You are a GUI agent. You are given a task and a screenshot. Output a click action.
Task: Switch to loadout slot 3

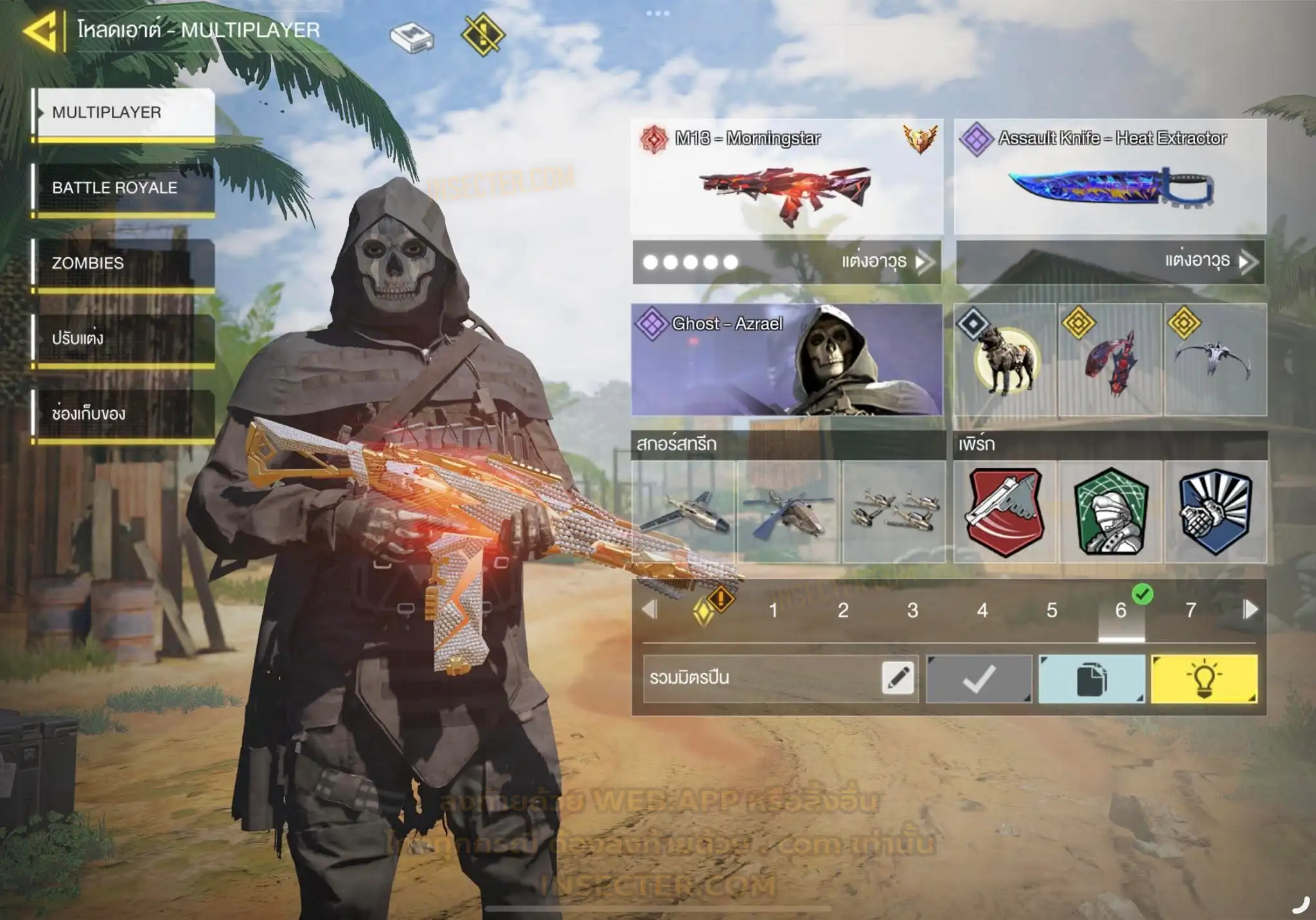point(912,610)
